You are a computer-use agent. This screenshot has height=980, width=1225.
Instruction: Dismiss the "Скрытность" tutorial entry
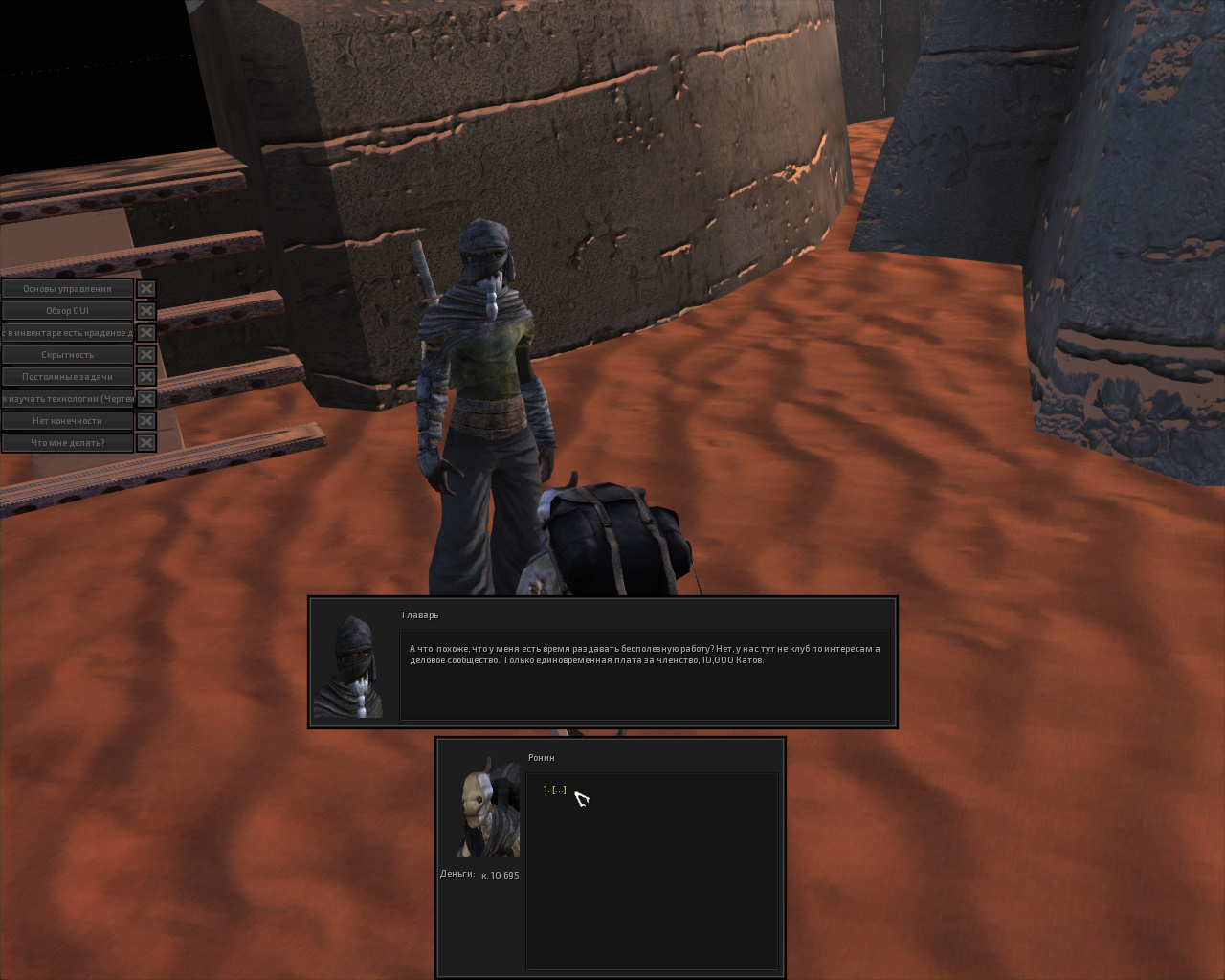tap(145, 355)
